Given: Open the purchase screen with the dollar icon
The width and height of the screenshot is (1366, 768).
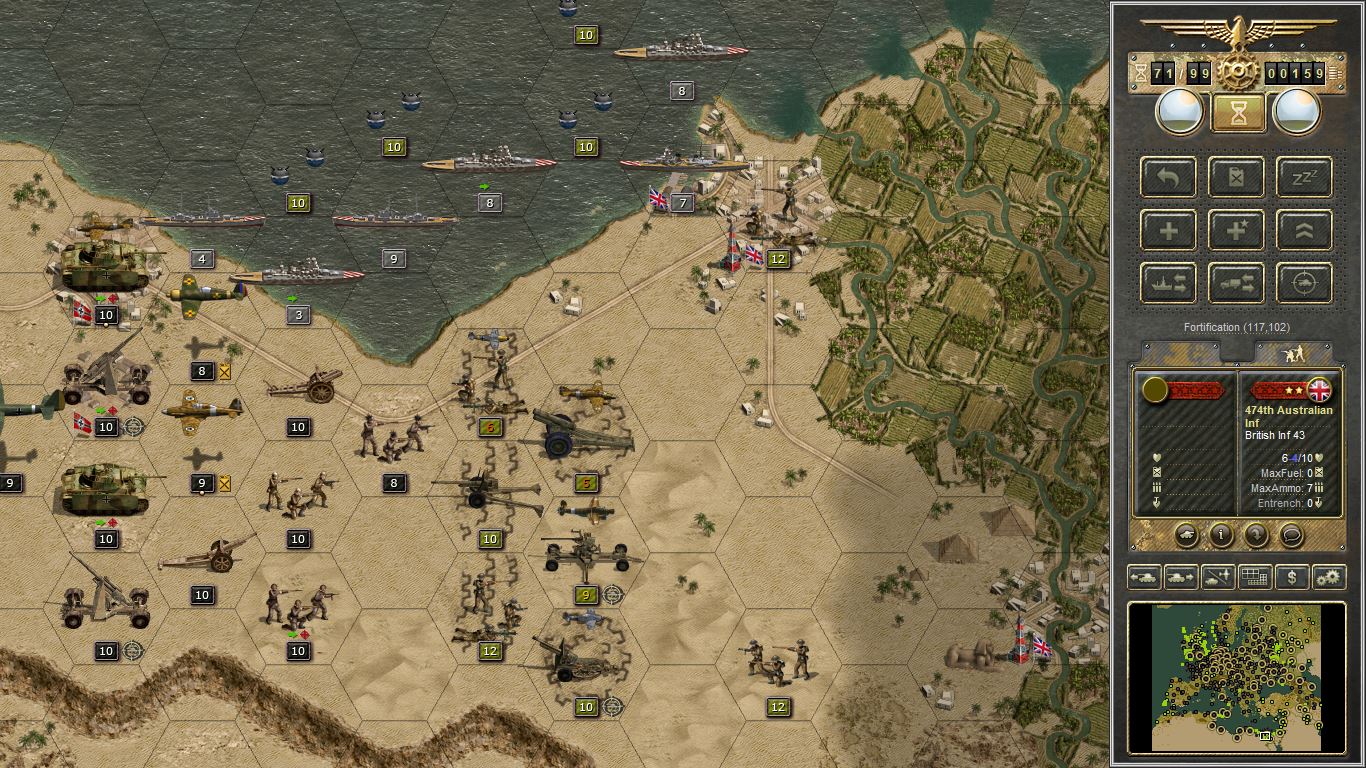Looking at the screenshot, I should (1292, 578).
